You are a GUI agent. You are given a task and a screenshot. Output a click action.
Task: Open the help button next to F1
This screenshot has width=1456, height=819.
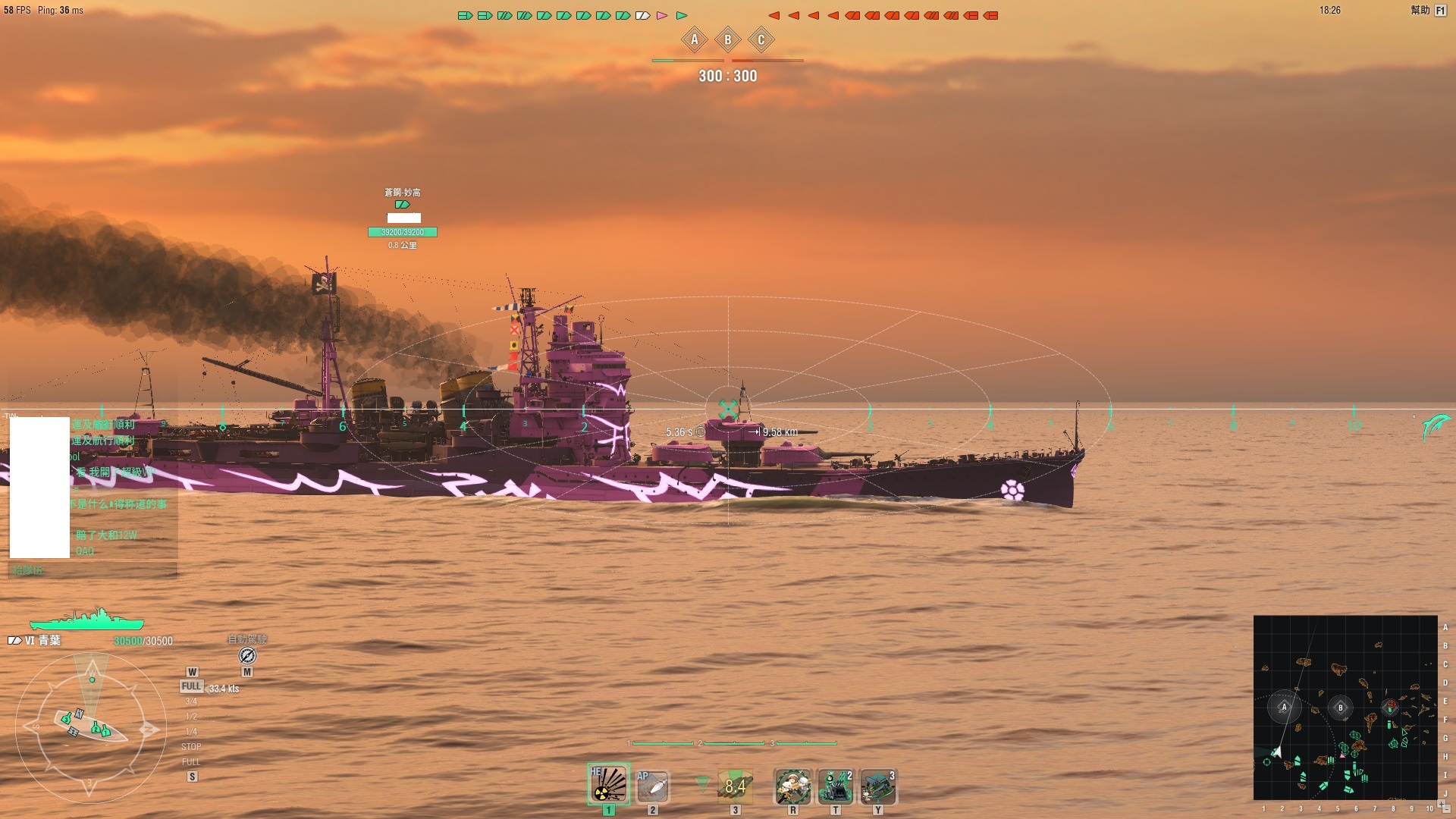(1420, 11)
